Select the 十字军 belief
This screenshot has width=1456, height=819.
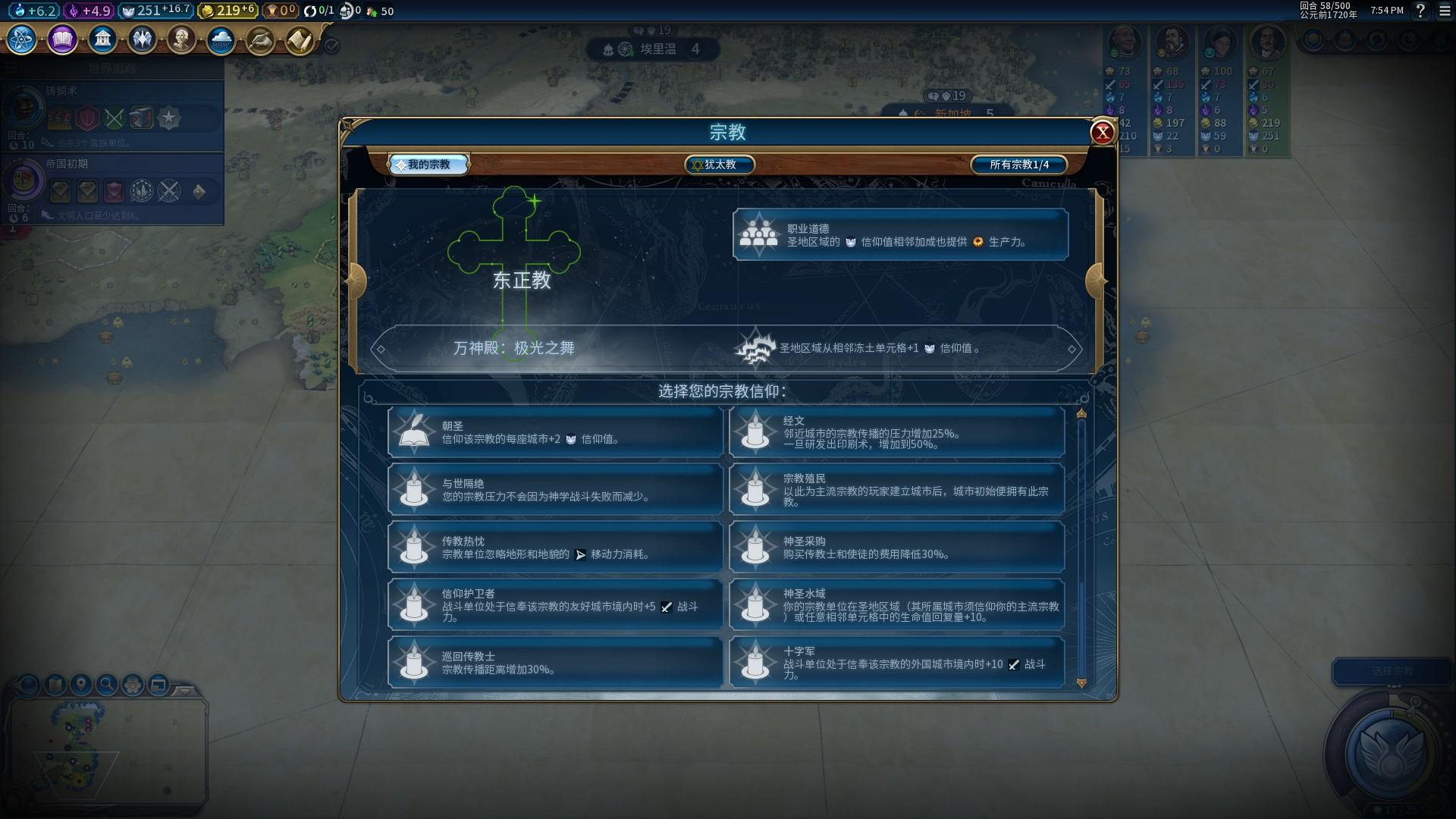pyautogui.click(x=896, y=663)
